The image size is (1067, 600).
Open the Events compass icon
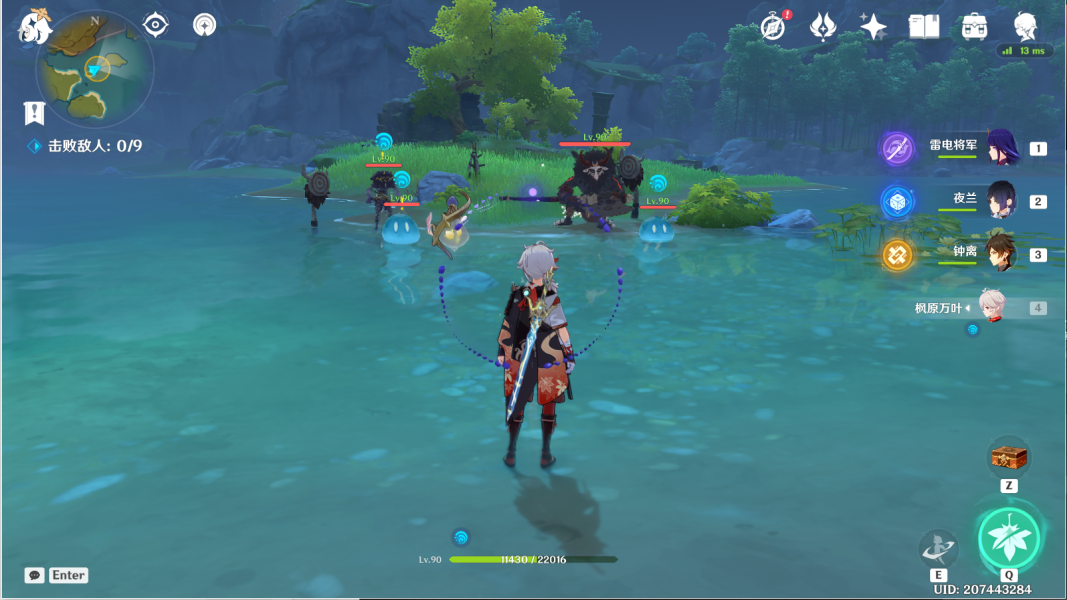tap(773, 27)
